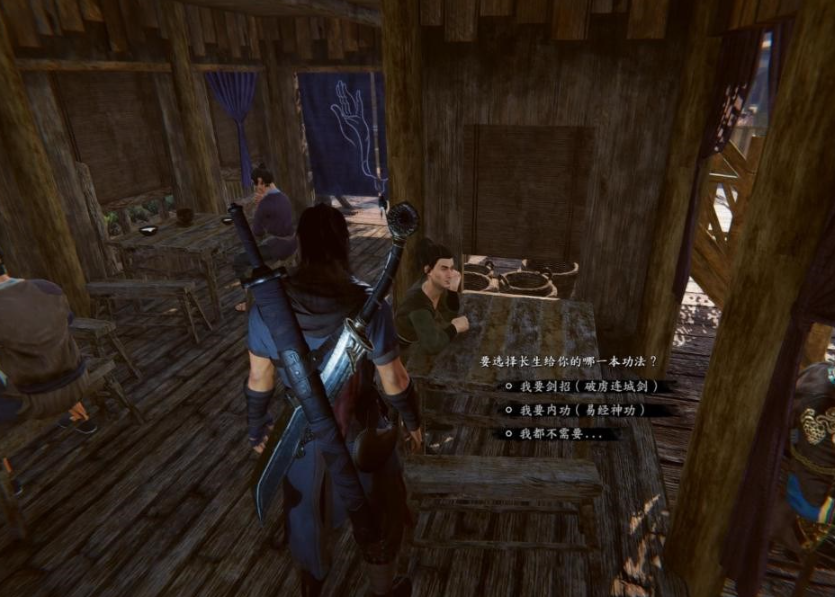Pick the 我都不需要 dialogue reply
The image size is (835, 597).
[561, 434]
